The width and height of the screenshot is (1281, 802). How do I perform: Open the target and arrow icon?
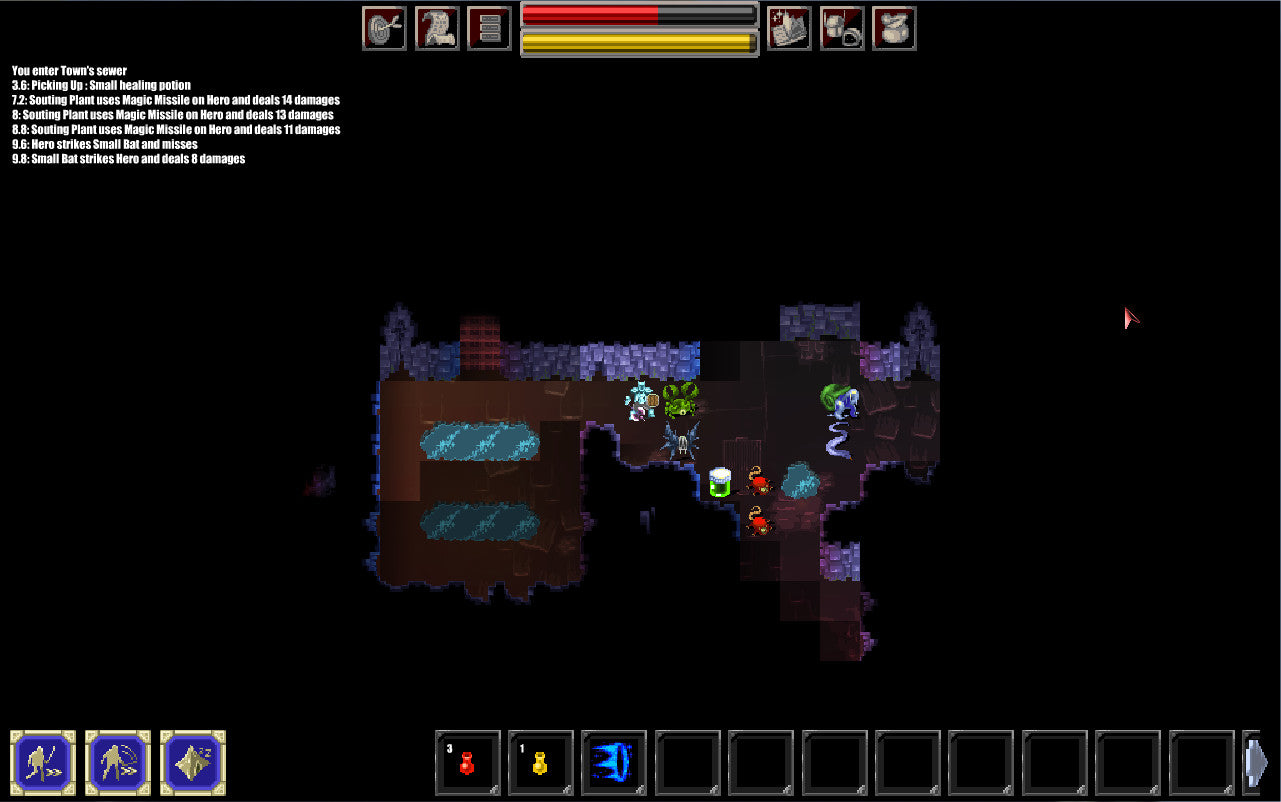tap(384, 28)
